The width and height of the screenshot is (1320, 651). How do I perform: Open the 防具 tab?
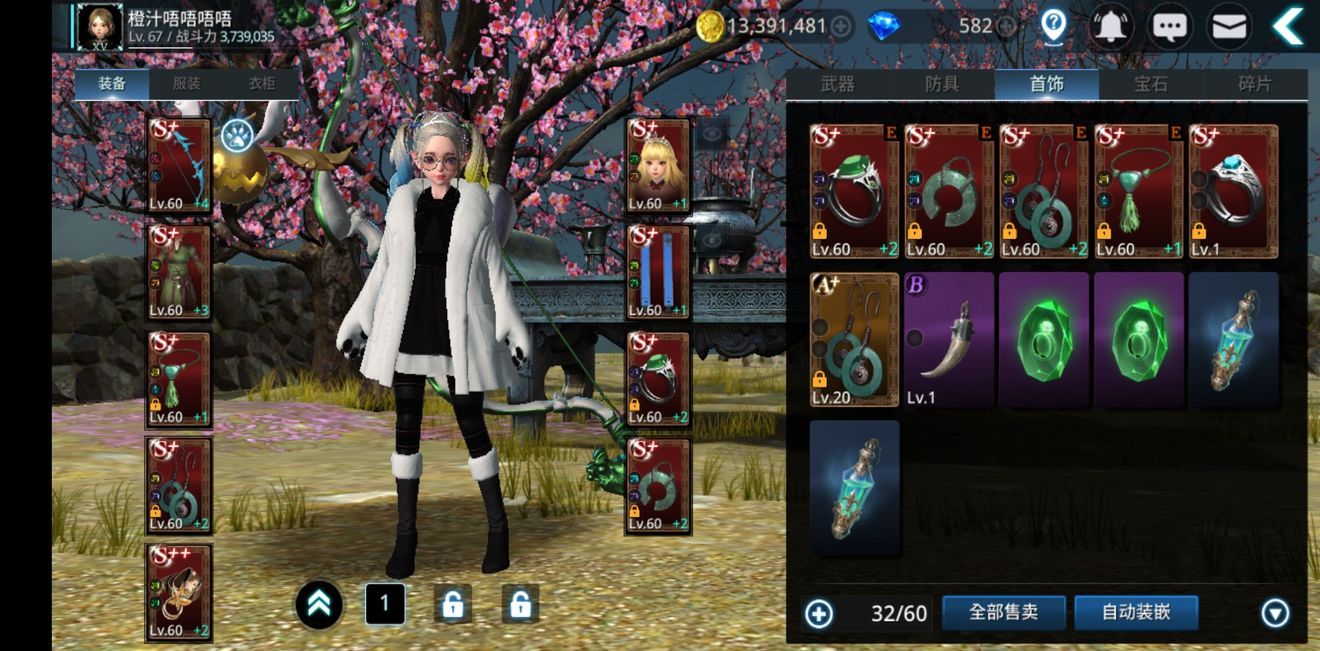click(942, 84)
